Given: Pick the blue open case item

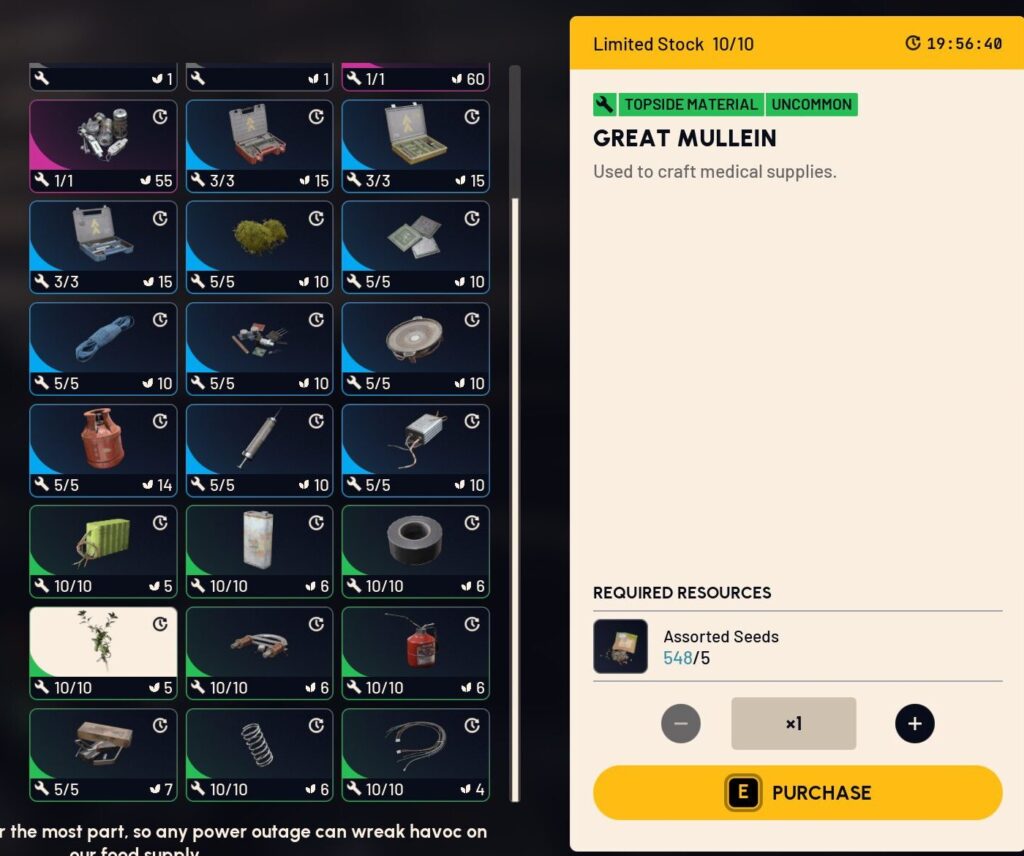Looking at the screenshot, I should pyautogui.click(x=103, y=246).
